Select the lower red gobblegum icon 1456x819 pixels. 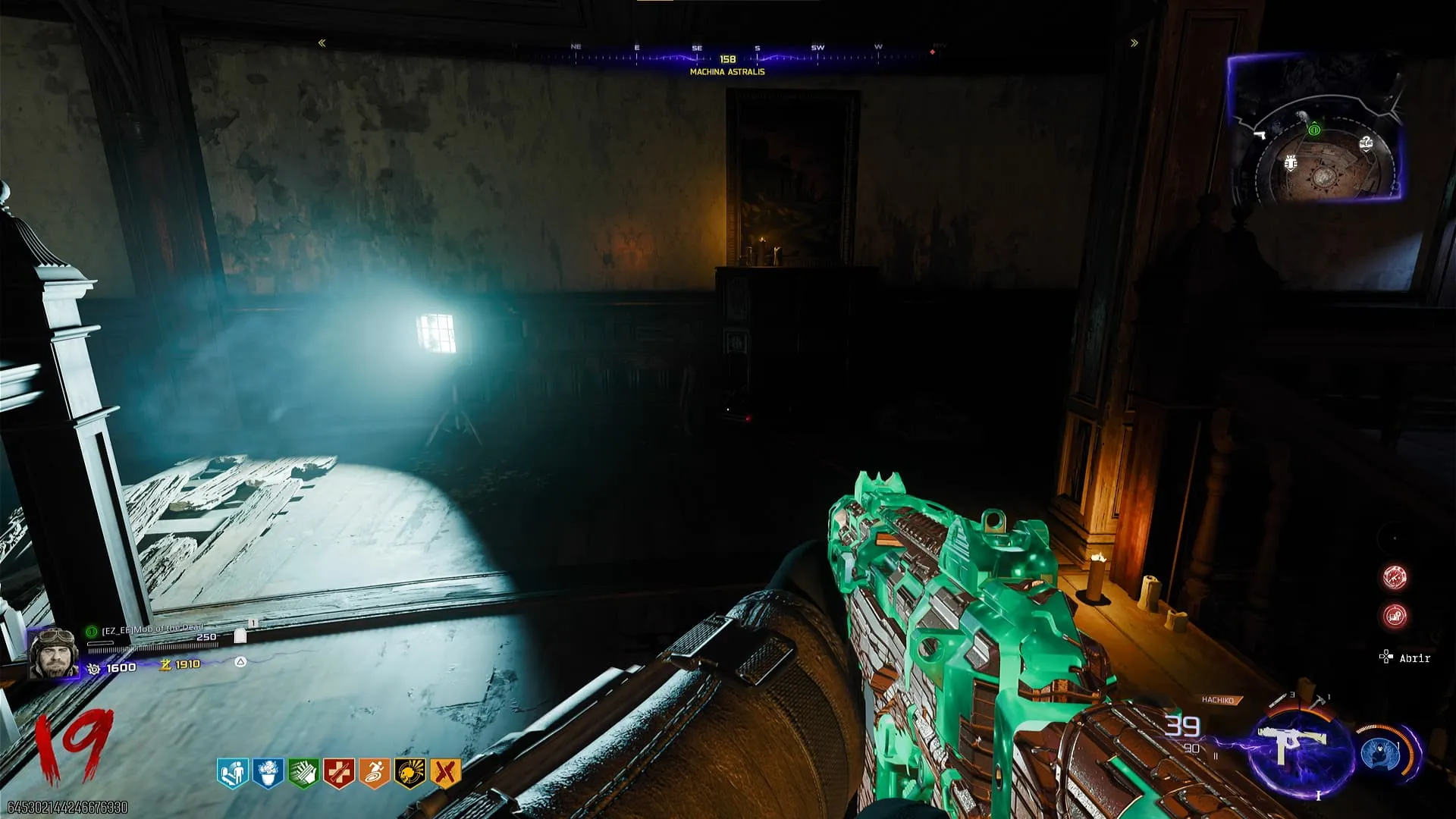(x=1395, y=616)
